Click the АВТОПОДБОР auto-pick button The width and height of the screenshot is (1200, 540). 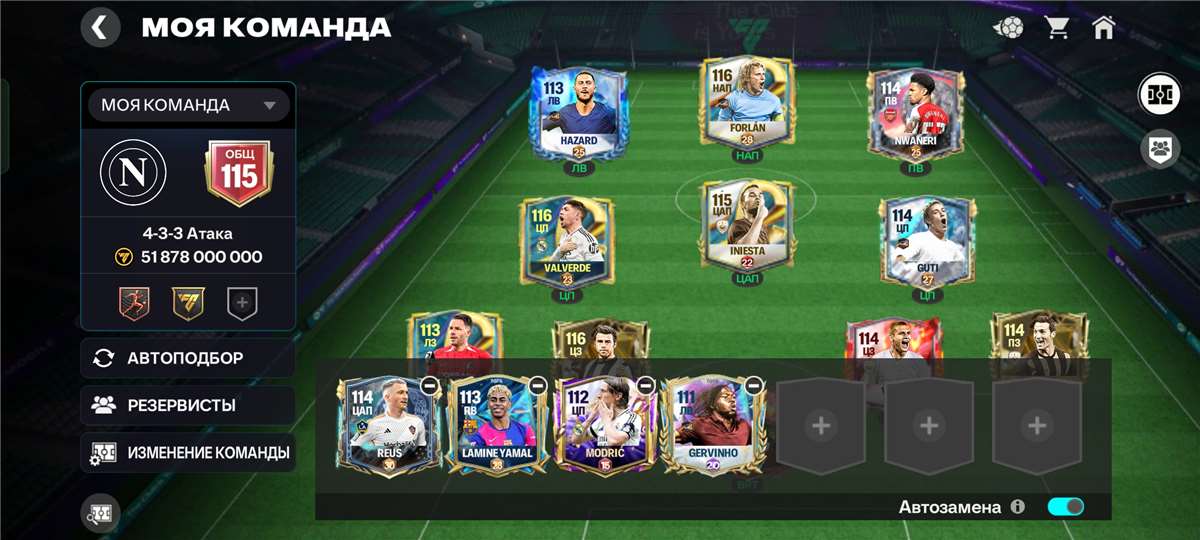coord(188,358)
